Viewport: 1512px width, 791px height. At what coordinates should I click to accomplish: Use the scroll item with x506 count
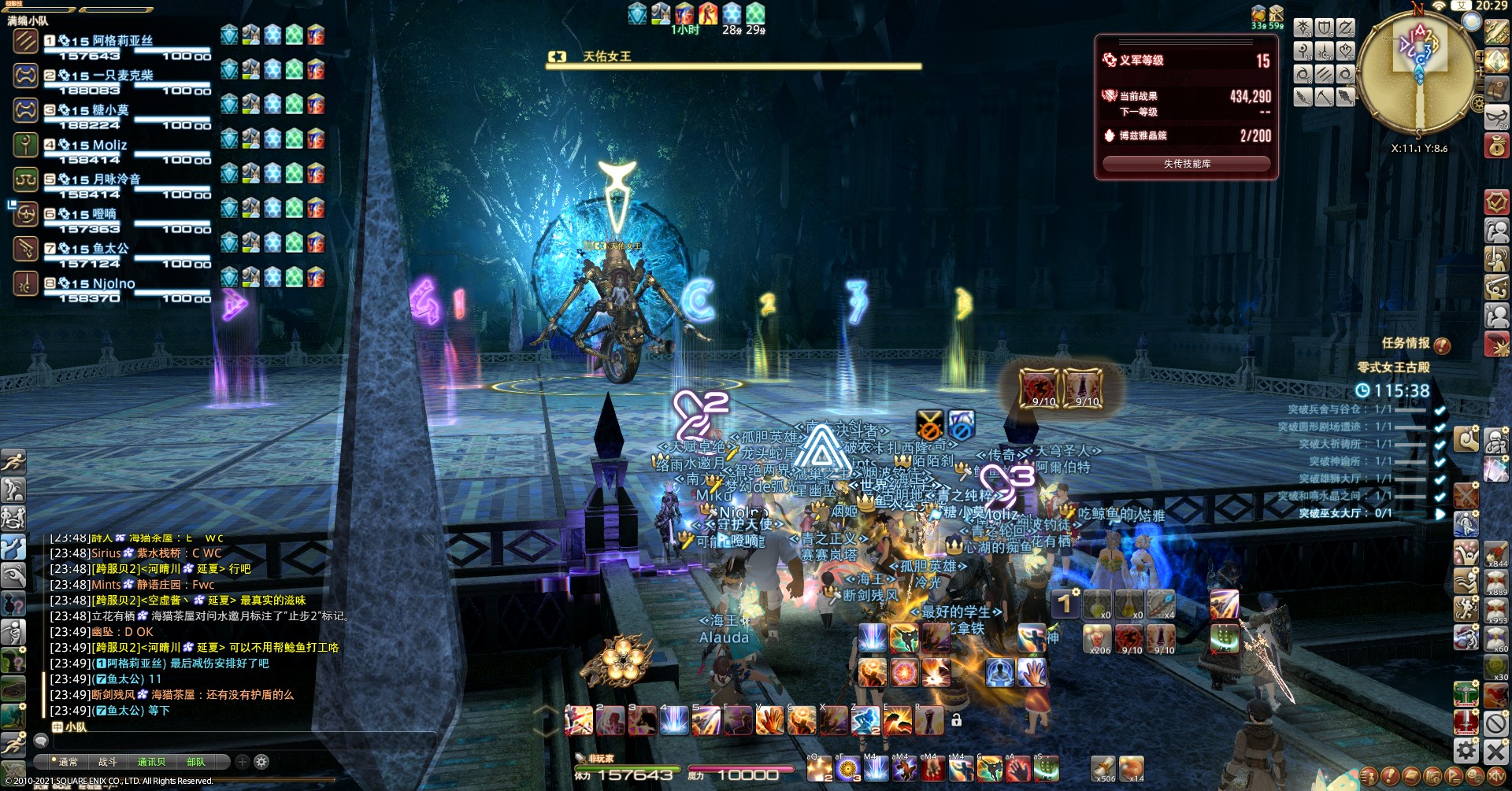1102,767
